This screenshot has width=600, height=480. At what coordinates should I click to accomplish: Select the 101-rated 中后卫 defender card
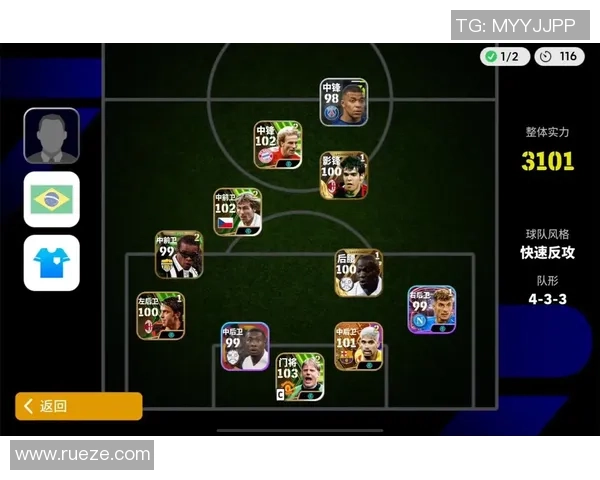[358, 346]
